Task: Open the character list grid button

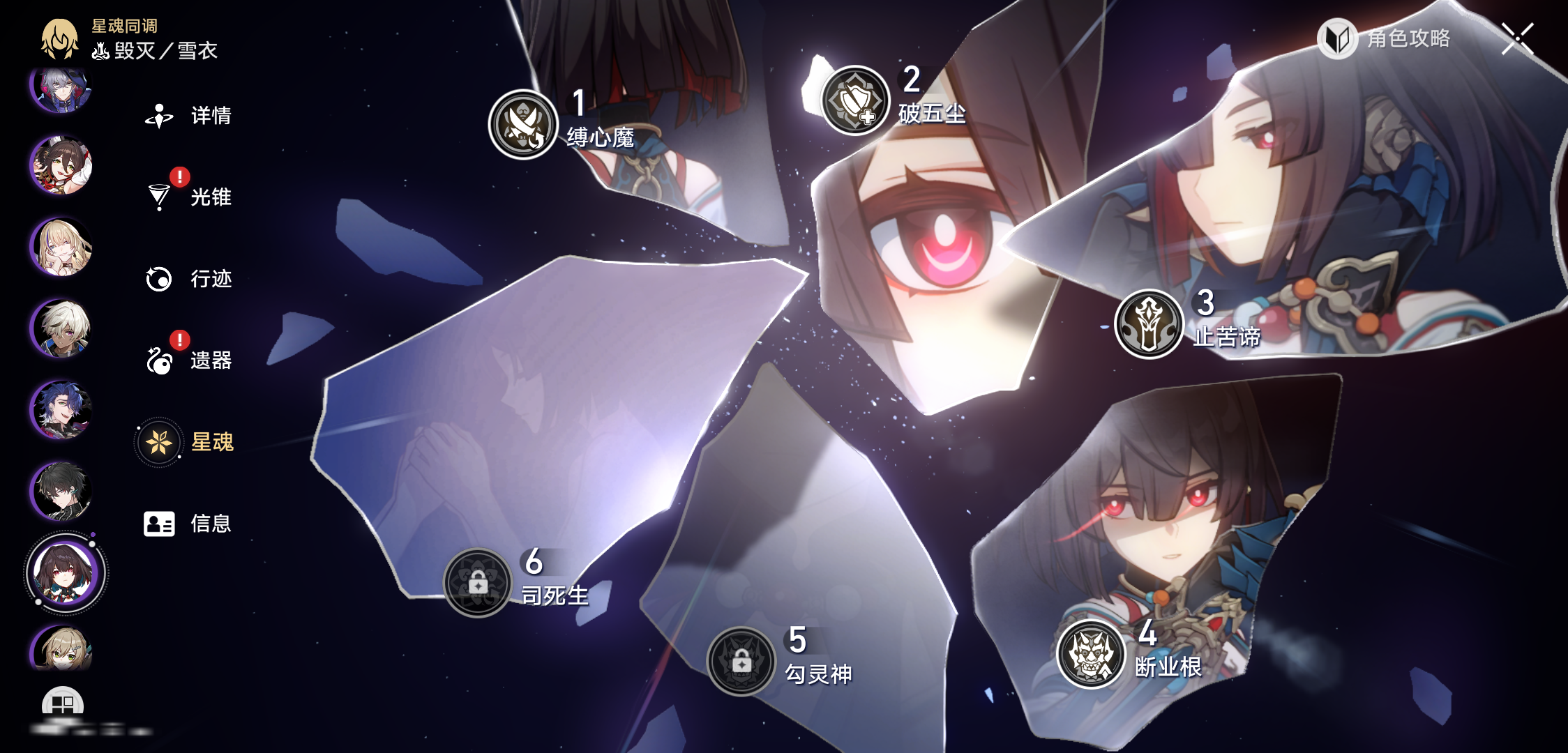Action: (63, 704)
